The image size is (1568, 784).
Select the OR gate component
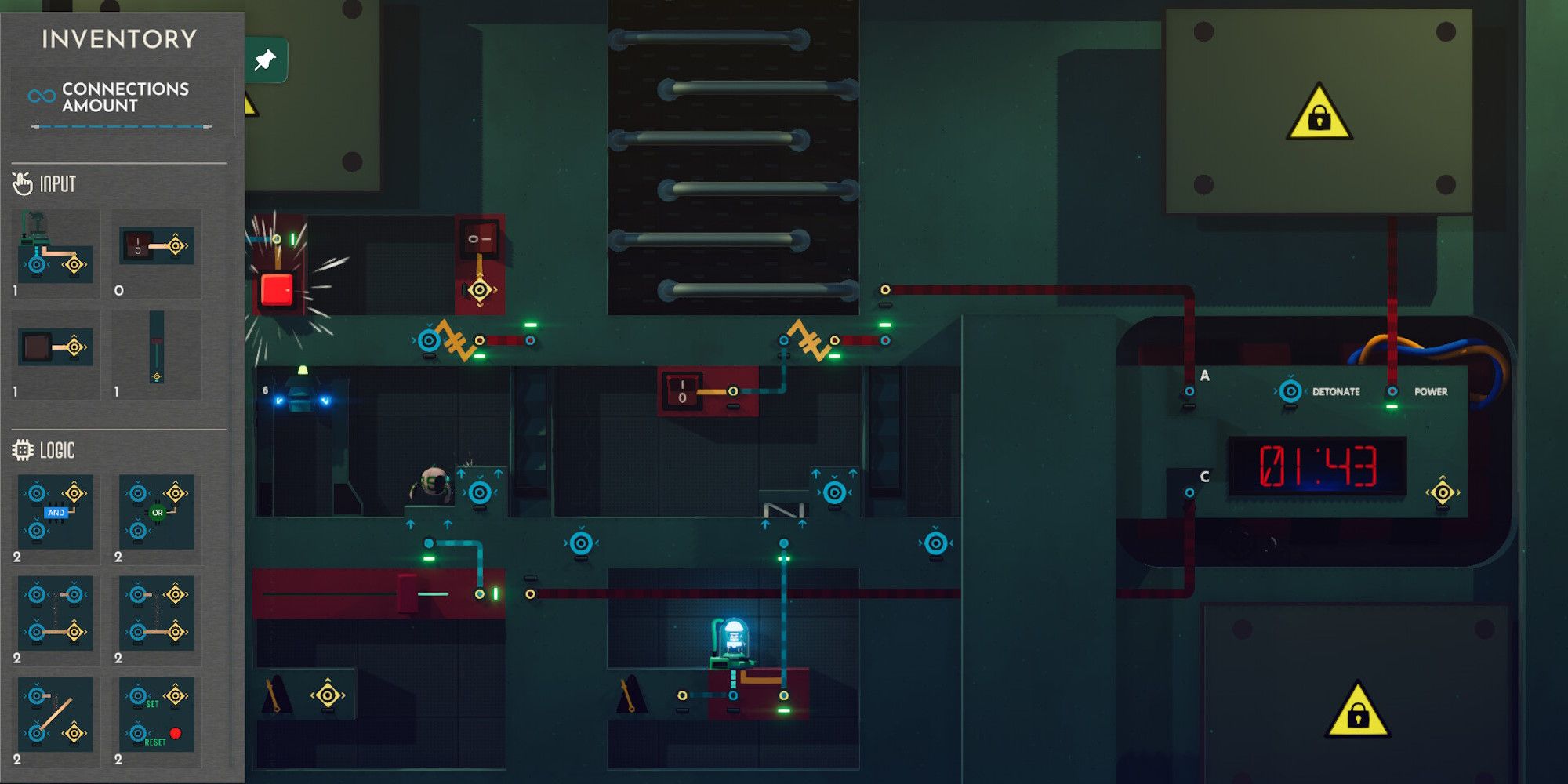click(157, 512)
